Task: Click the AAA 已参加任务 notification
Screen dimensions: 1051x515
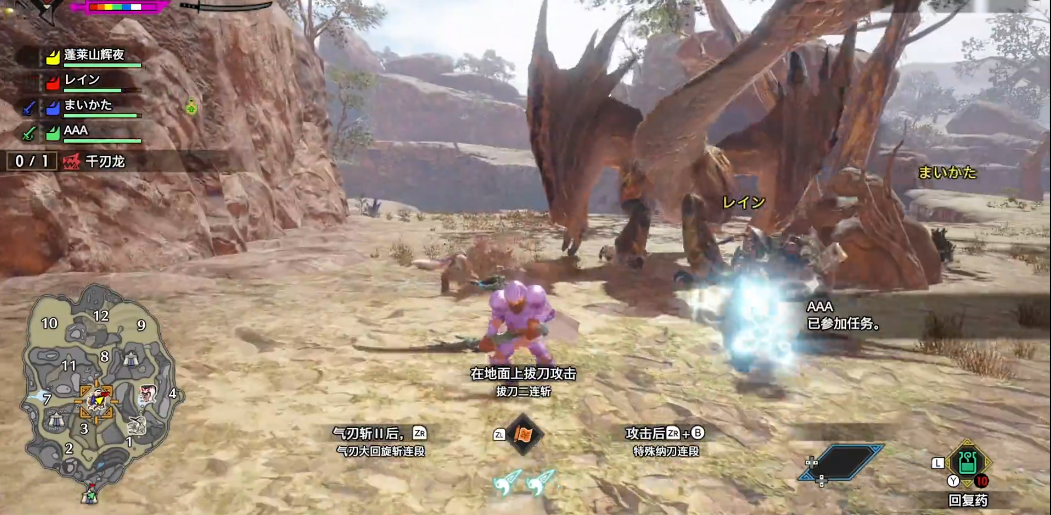Action: point(845,317)
